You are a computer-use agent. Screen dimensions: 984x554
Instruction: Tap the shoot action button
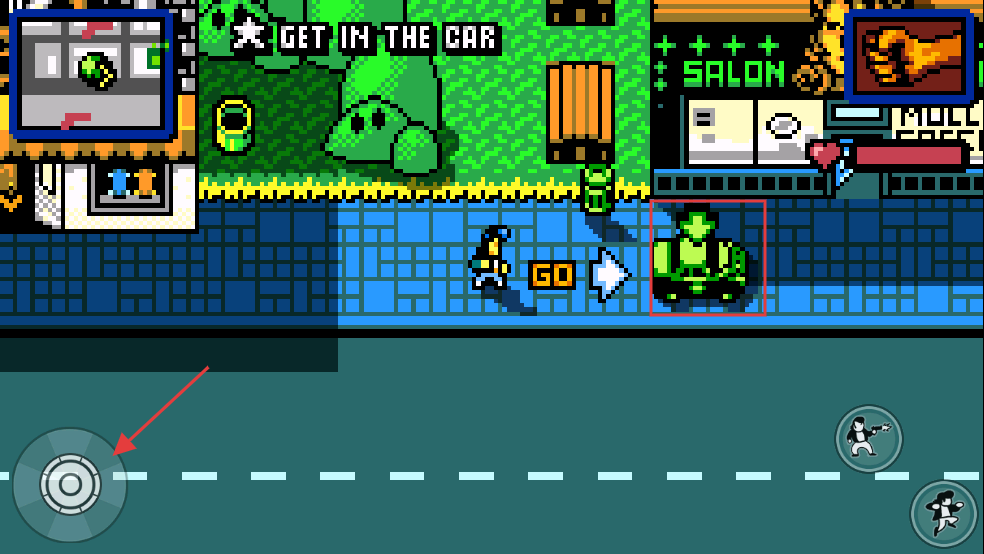[x=868, y=439]
